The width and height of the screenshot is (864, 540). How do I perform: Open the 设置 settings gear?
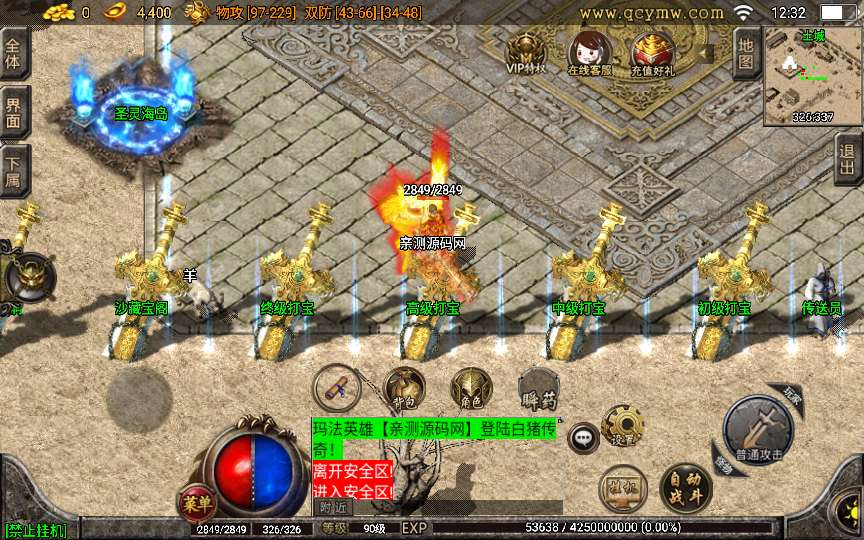[x=622, y=426]
